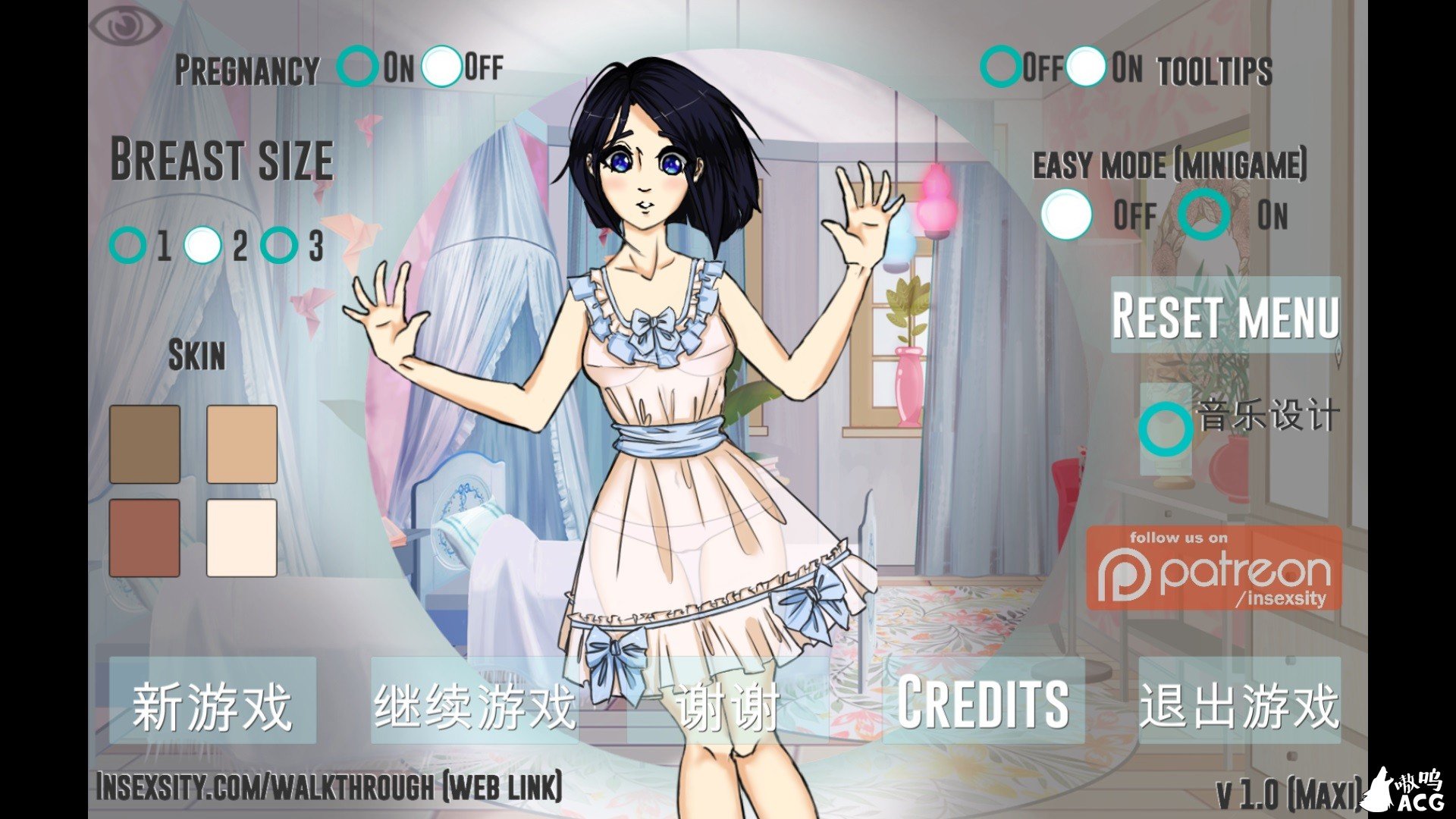Set easy mode minigame to Off
The height and width of the screenshot is (819, 1456).
(1067, 215)
